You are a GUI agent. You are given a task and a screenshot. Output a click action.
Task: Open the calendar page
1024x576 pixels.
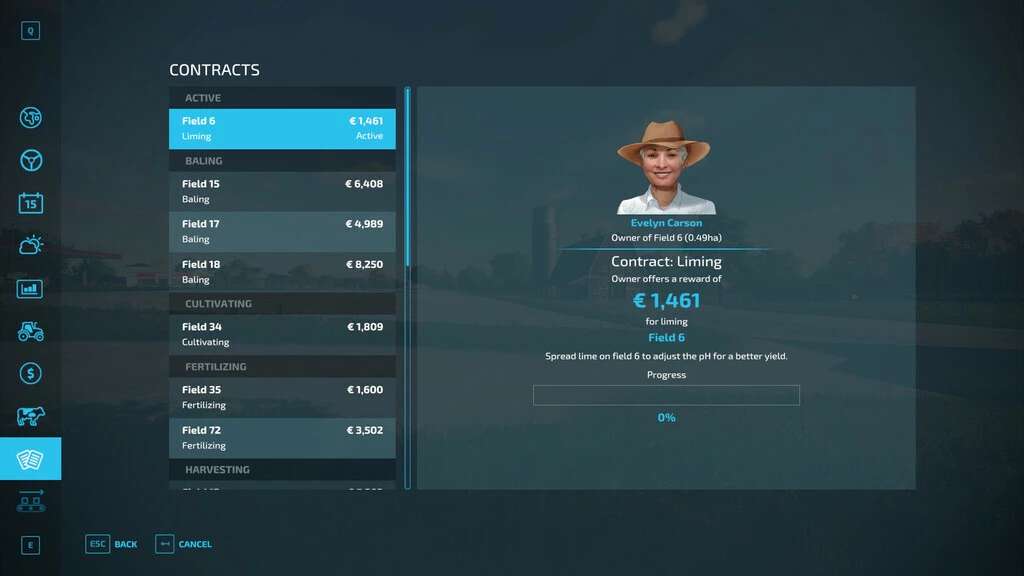(31, 203)
